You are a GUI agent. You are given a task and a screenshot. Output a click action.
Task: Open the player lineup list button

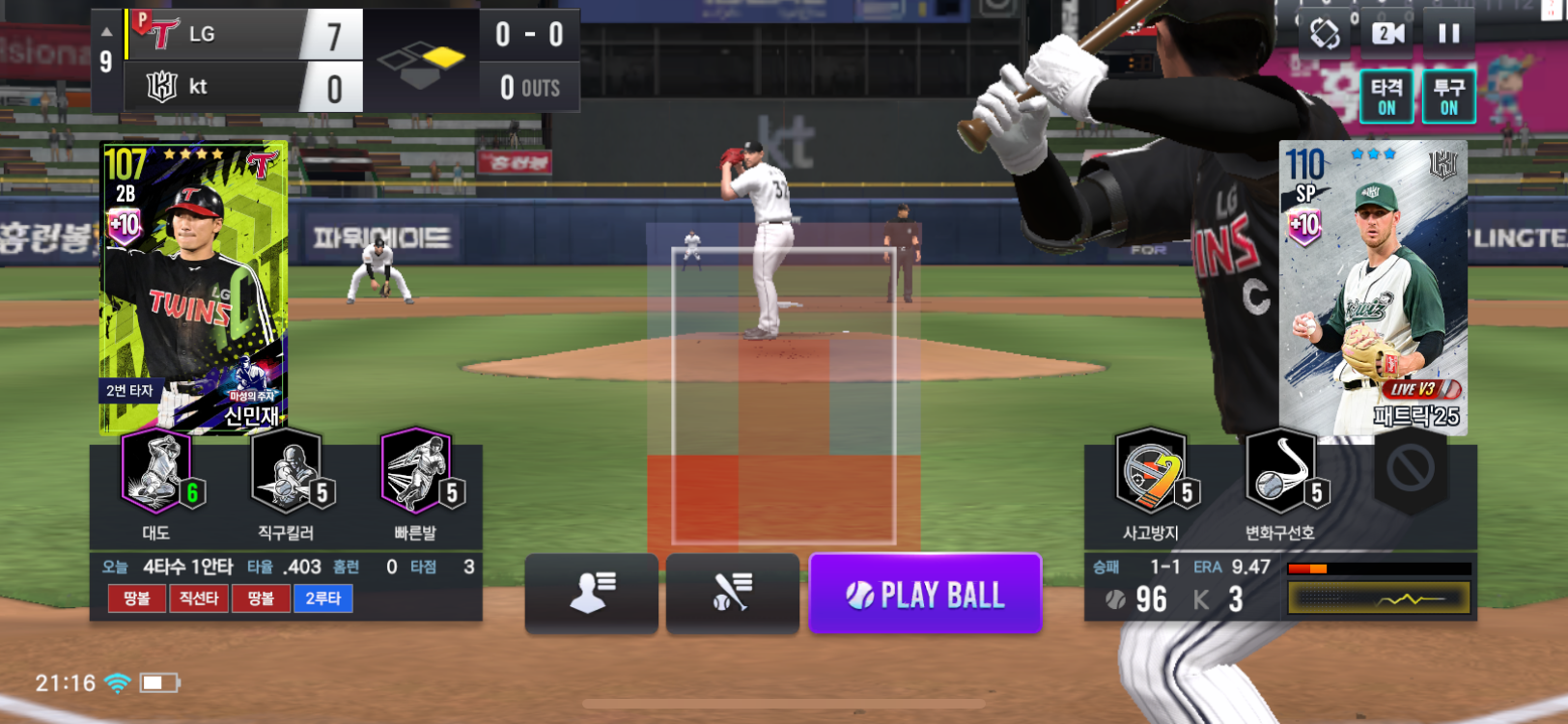[591, 593]
